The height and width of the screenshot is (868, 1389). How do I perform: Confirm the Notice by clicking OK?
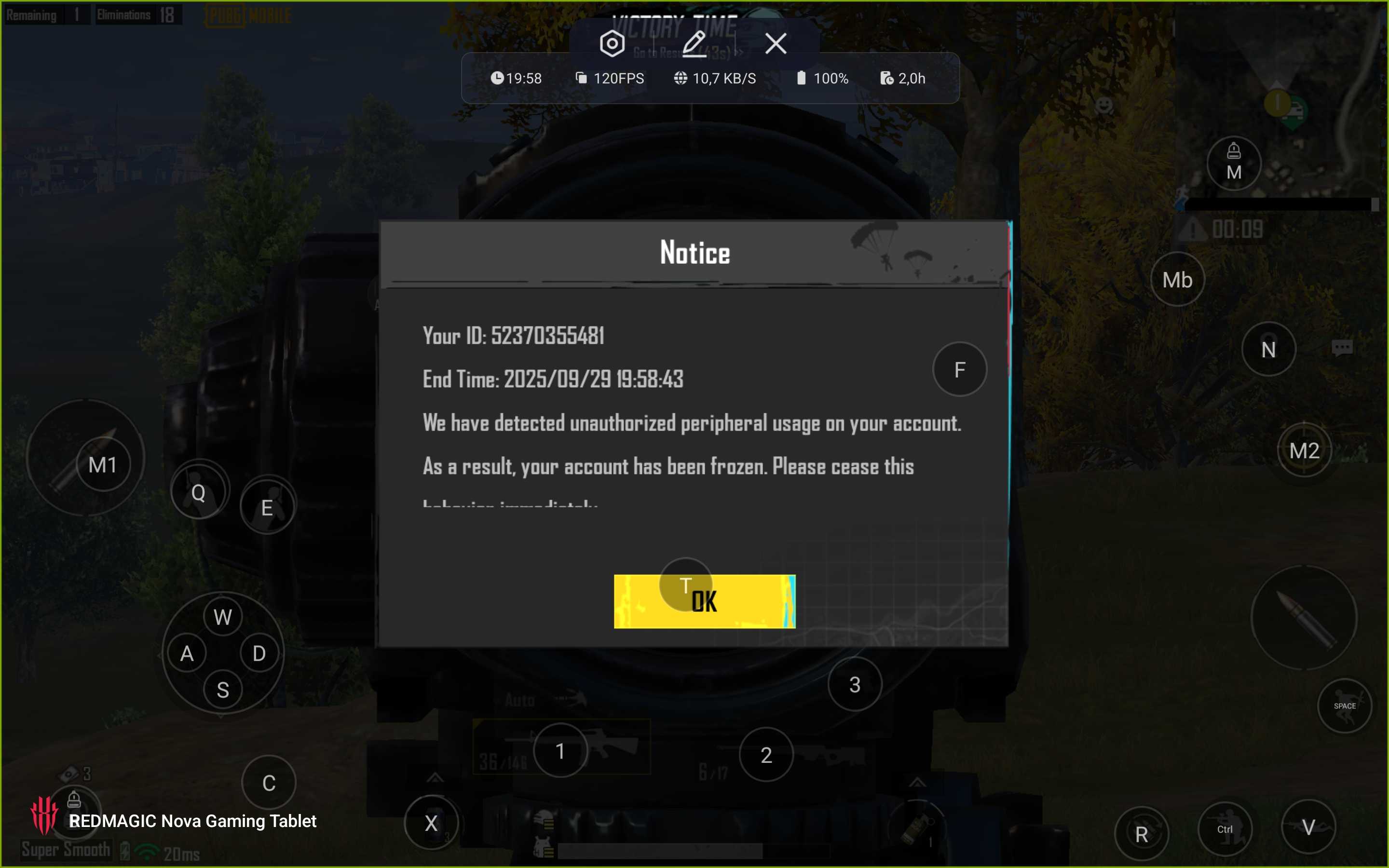pos(704,601)
